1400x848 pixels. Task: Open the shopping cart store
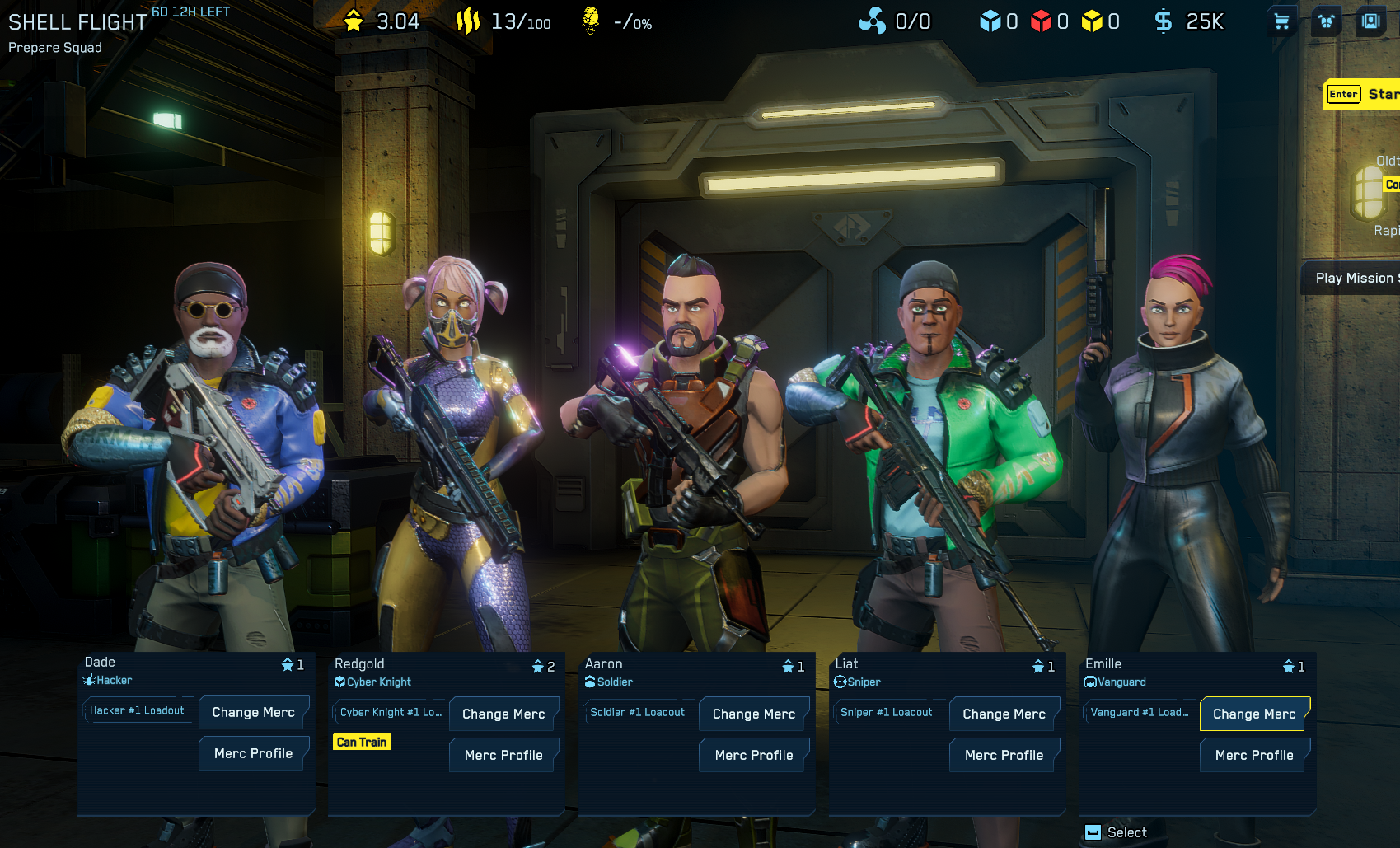click(1281, 21)
